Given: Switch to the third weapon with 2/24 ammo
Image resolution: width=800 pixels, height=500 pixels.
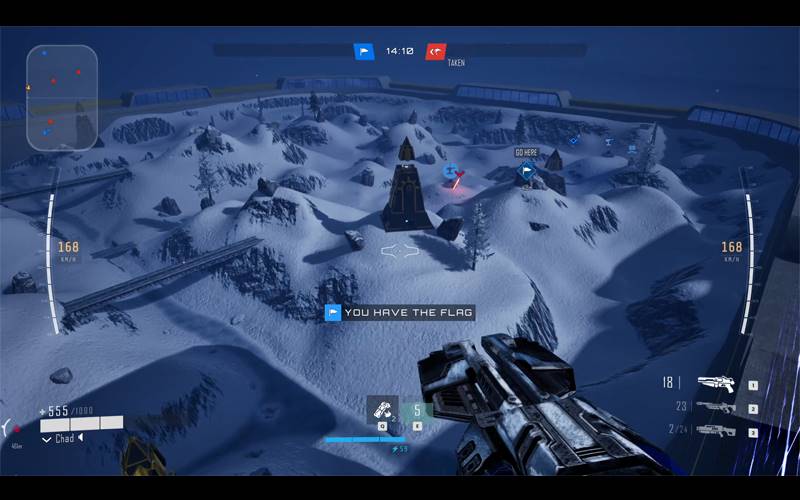Looking at the screenshot, I should tap(716, 431).
